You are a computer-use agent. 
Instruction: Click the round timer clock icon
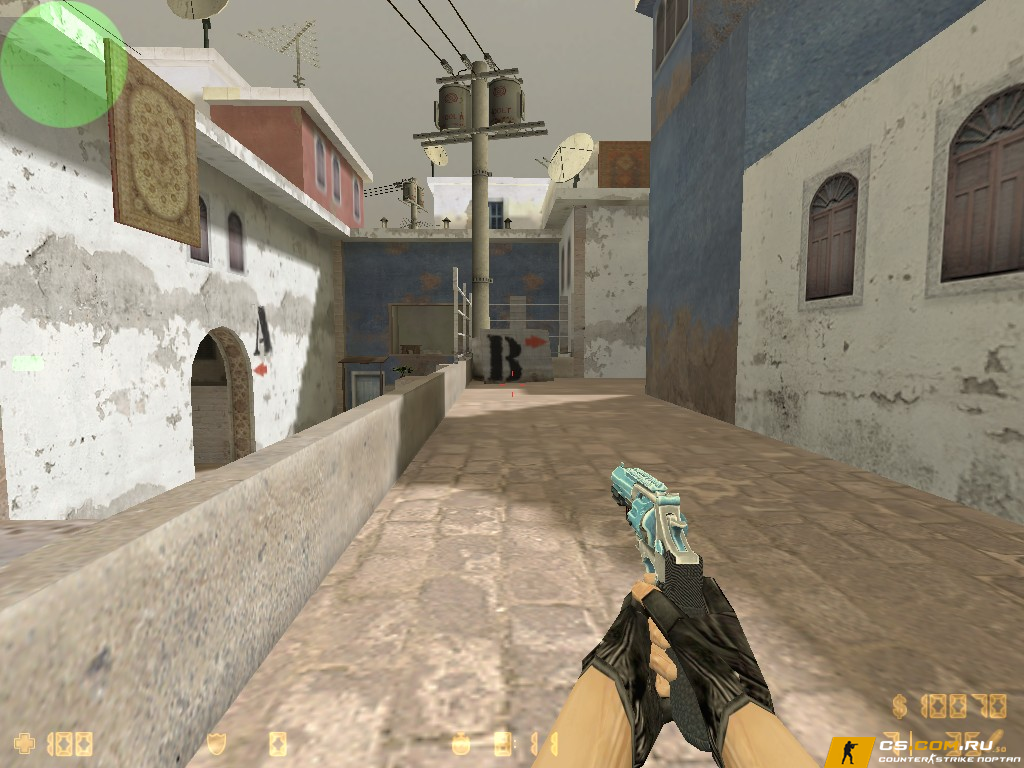pyautogui.click(x=461, y=744)
